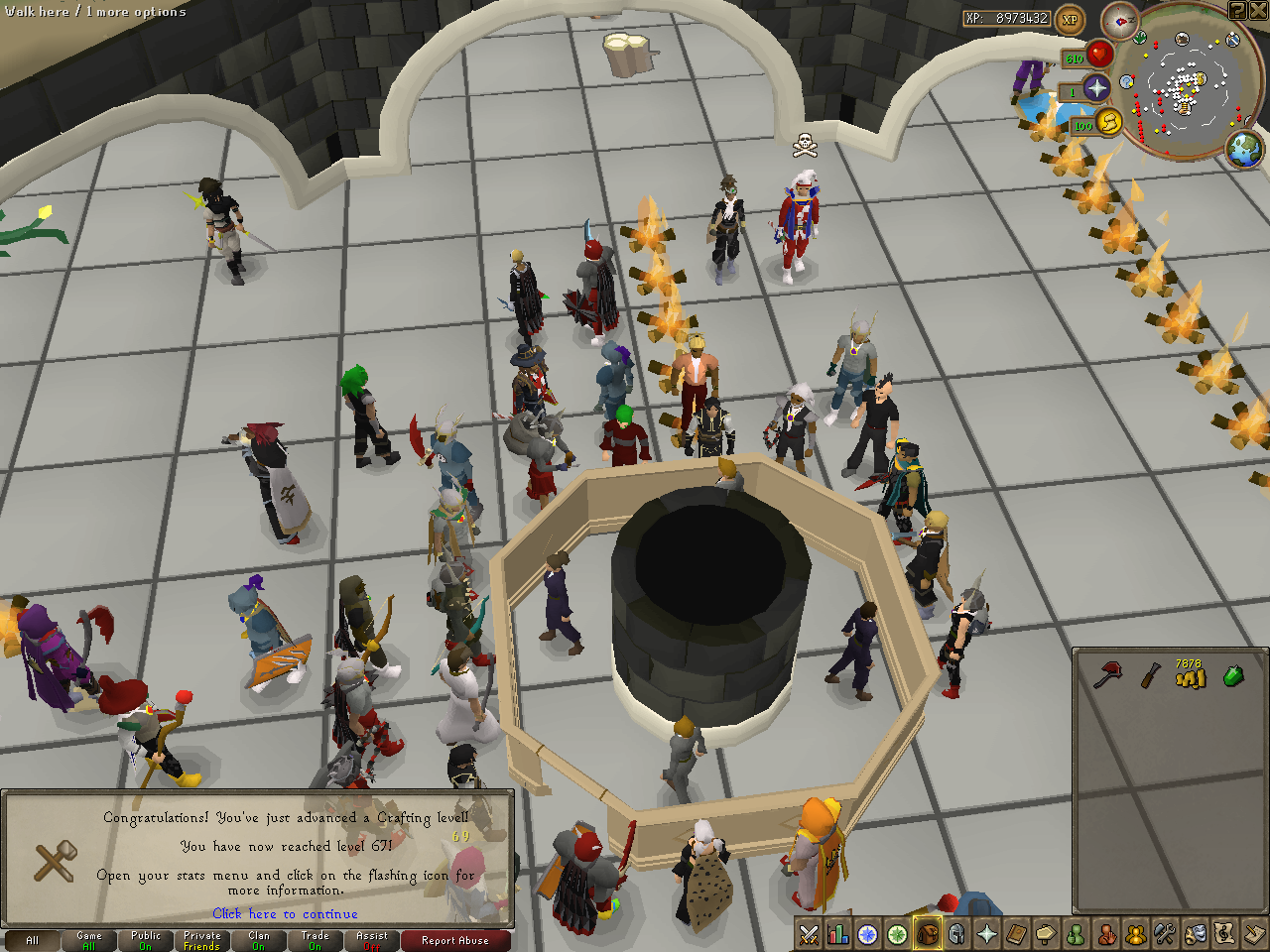
Task: Select the Game chat filter tab
Action: click(x=89, y=940)
